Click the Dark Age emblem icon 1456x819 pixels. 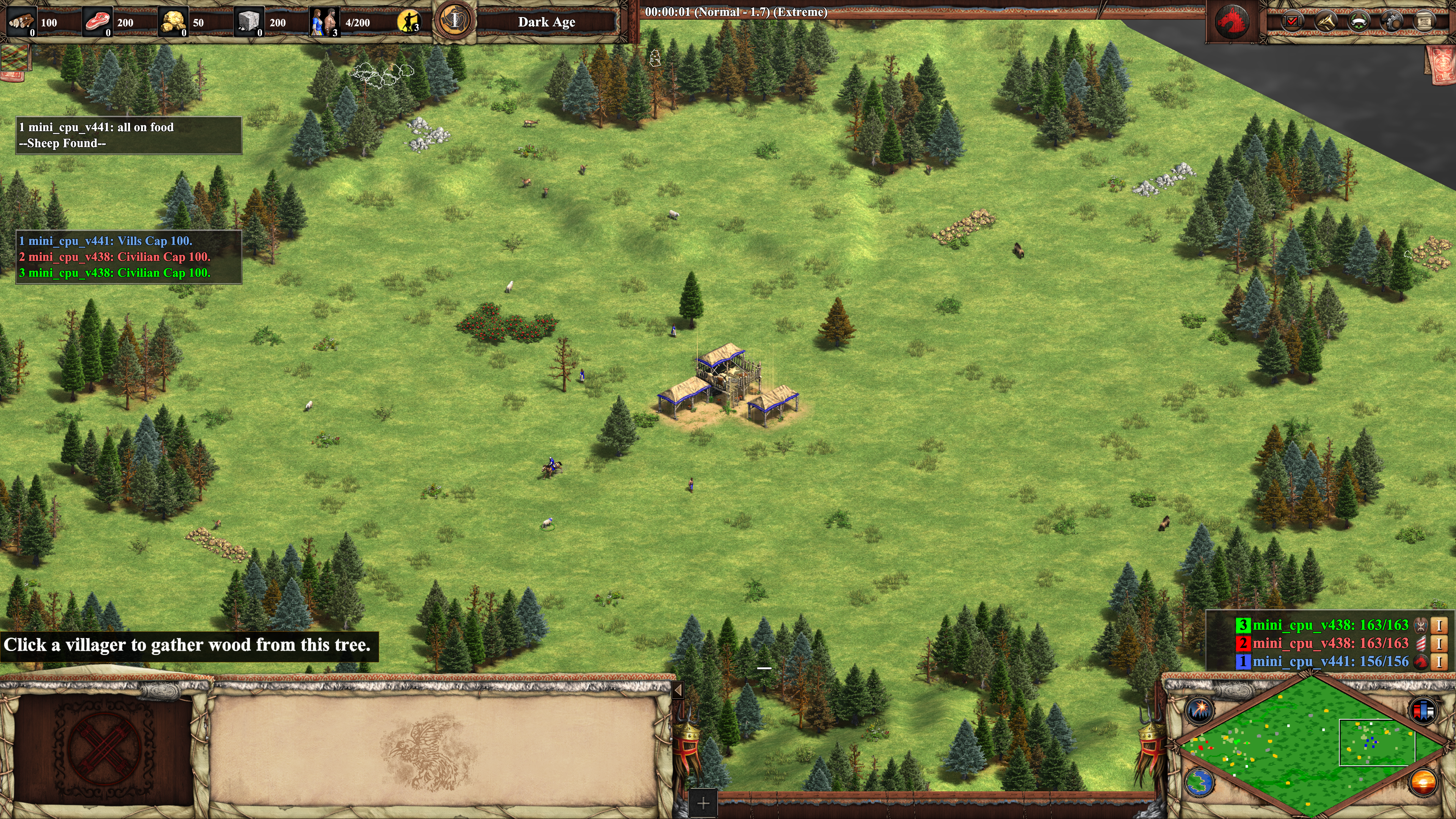pos(455,22)
